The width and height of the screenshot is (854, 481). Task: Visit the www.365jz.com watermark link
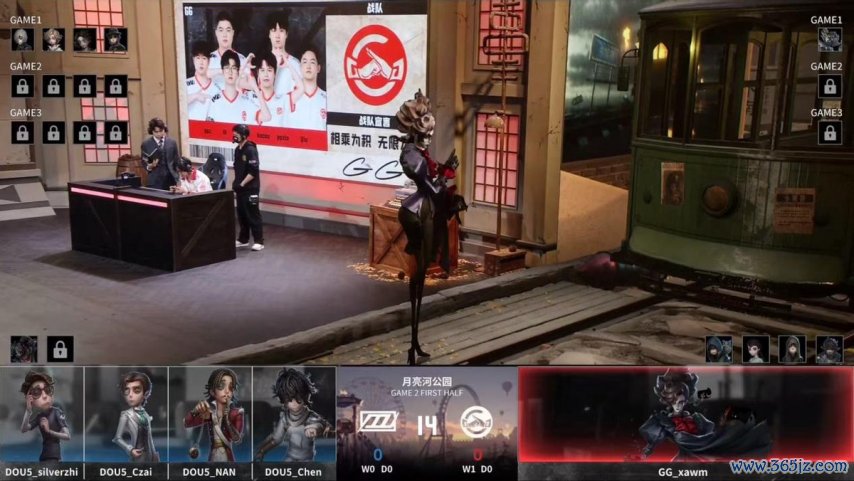789,467
